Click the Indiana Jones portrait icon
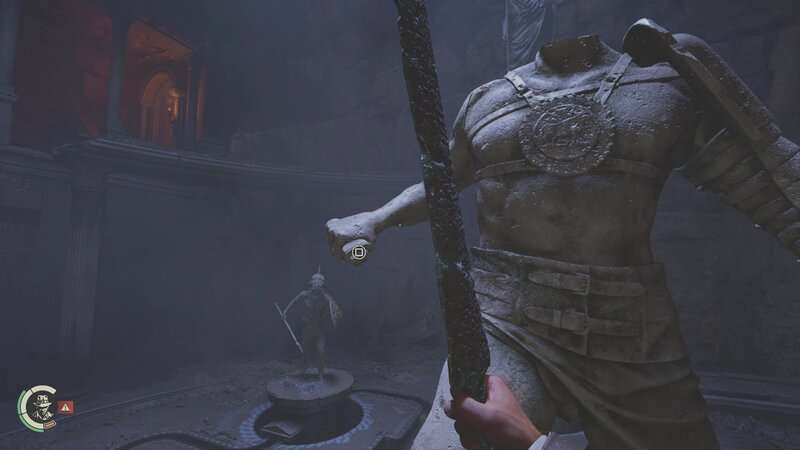Screen dimensions: 800x450 click(x=40, y=405)
